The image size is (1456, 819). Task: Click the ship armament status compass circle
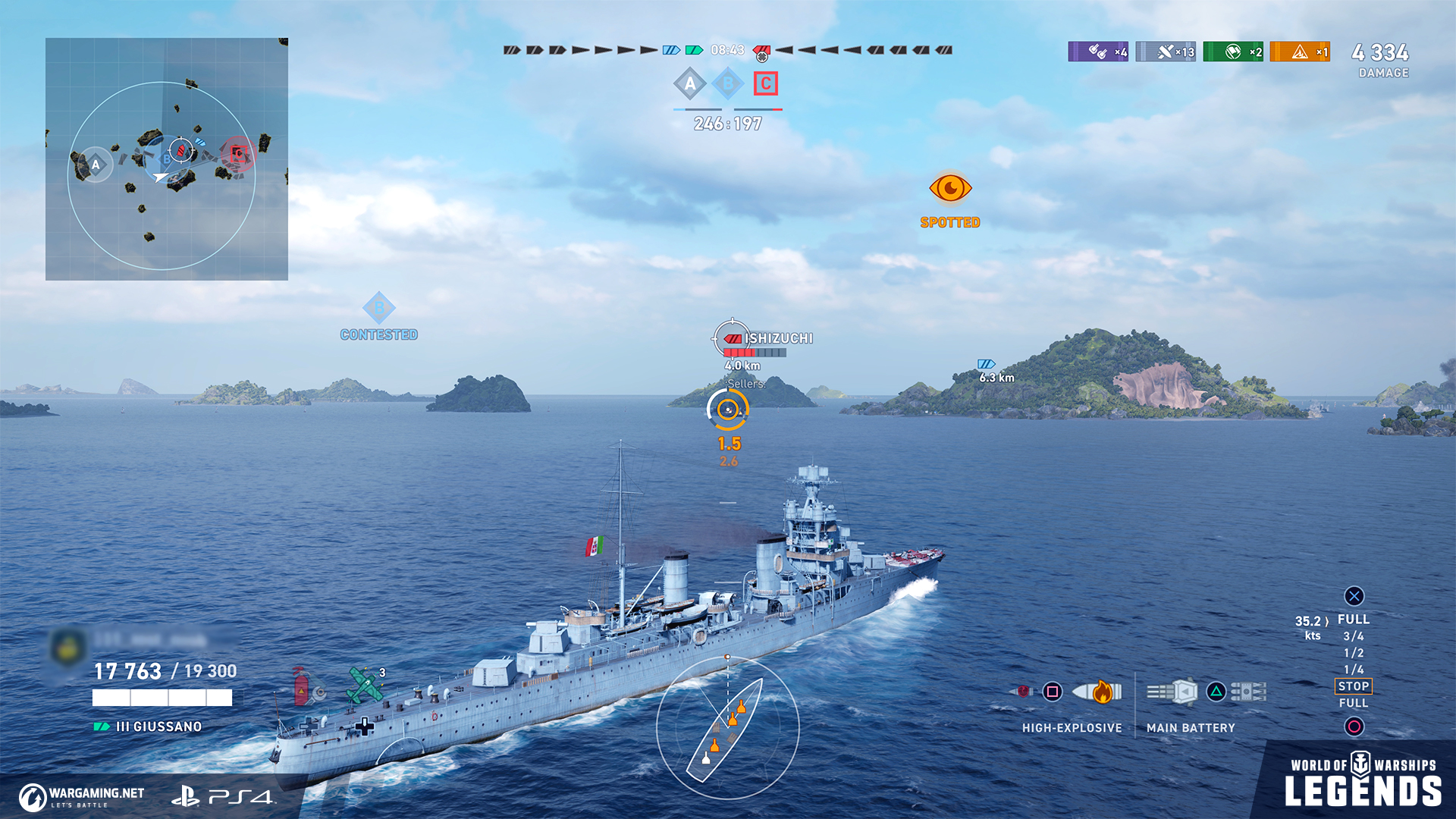[727, 728]
